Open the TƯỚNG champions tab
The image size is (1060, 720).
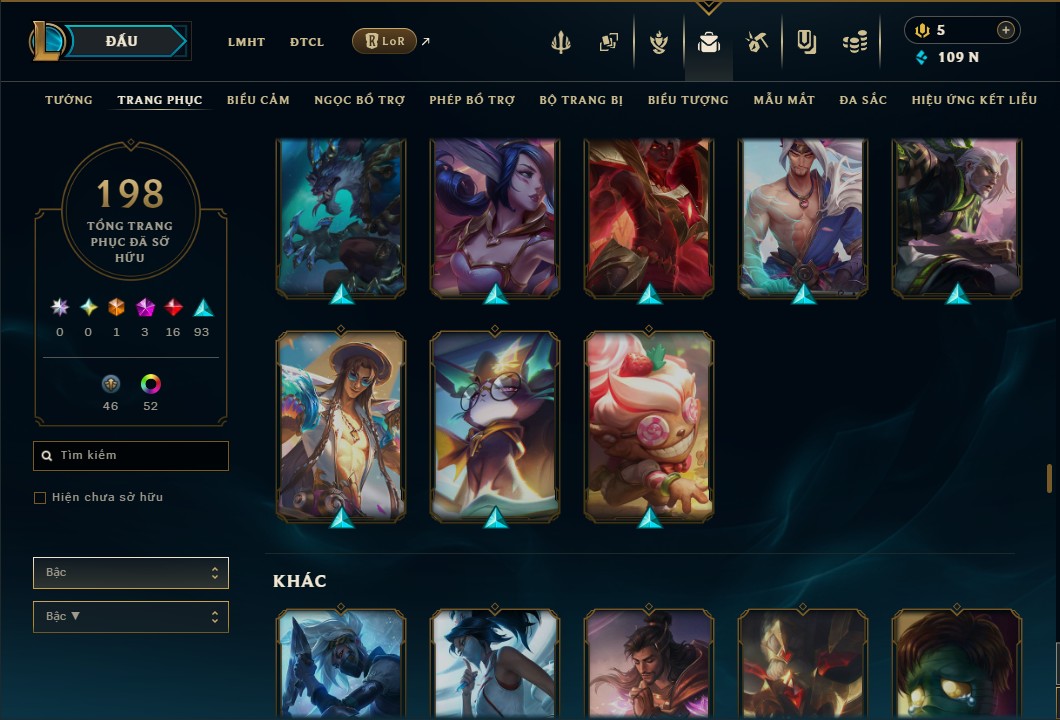click(69, 100)
